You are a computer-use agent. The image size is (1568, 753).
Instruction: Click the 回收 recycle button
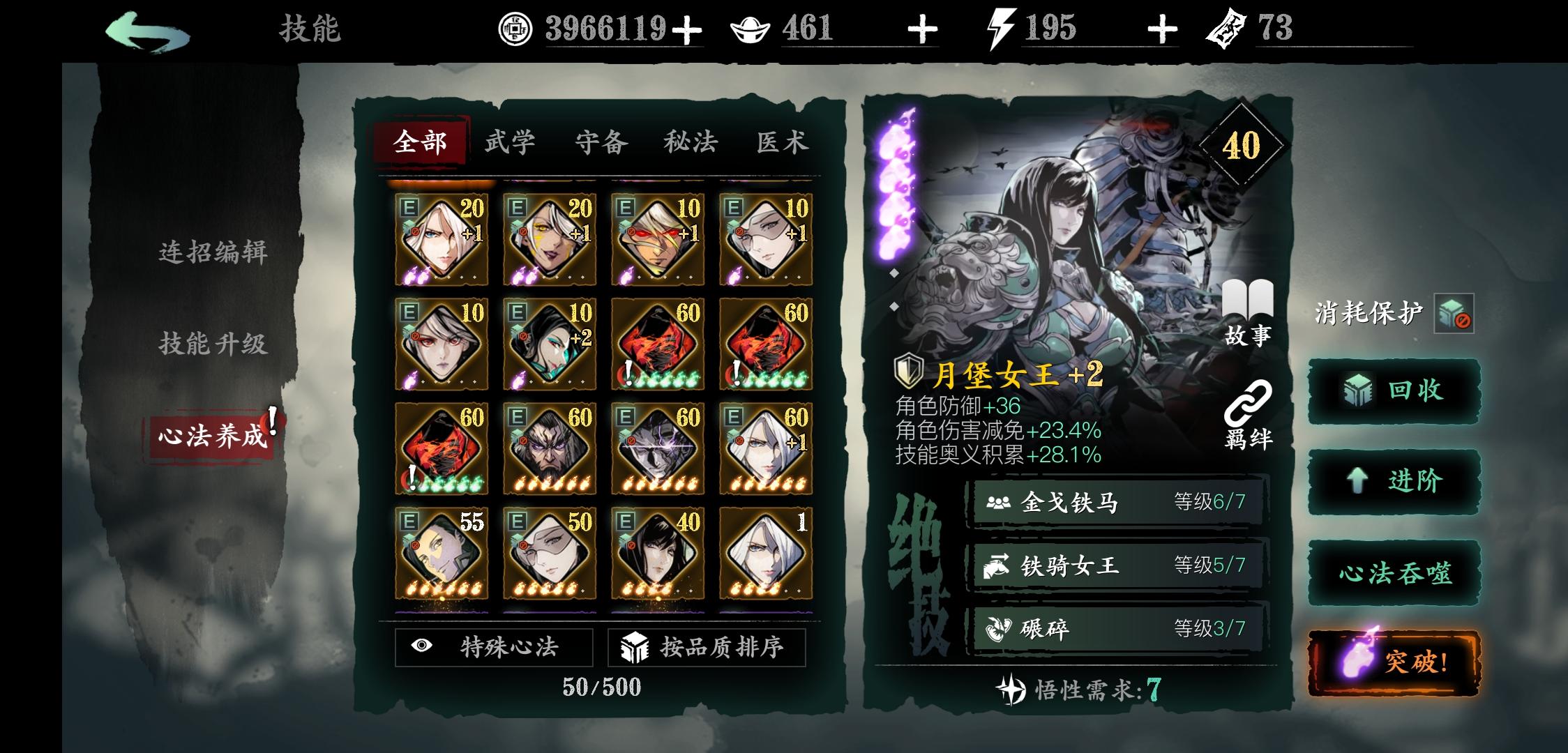[1393, 390]
